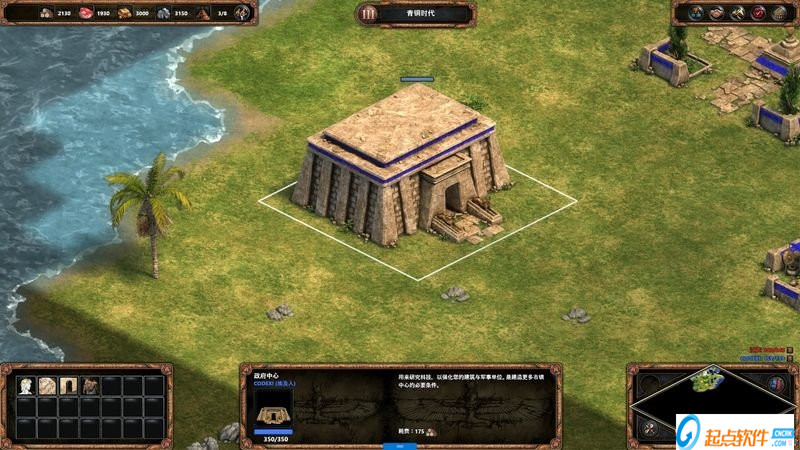800x450 pixels.
Task: Select the Government Center building
Action: coord(400,165)
